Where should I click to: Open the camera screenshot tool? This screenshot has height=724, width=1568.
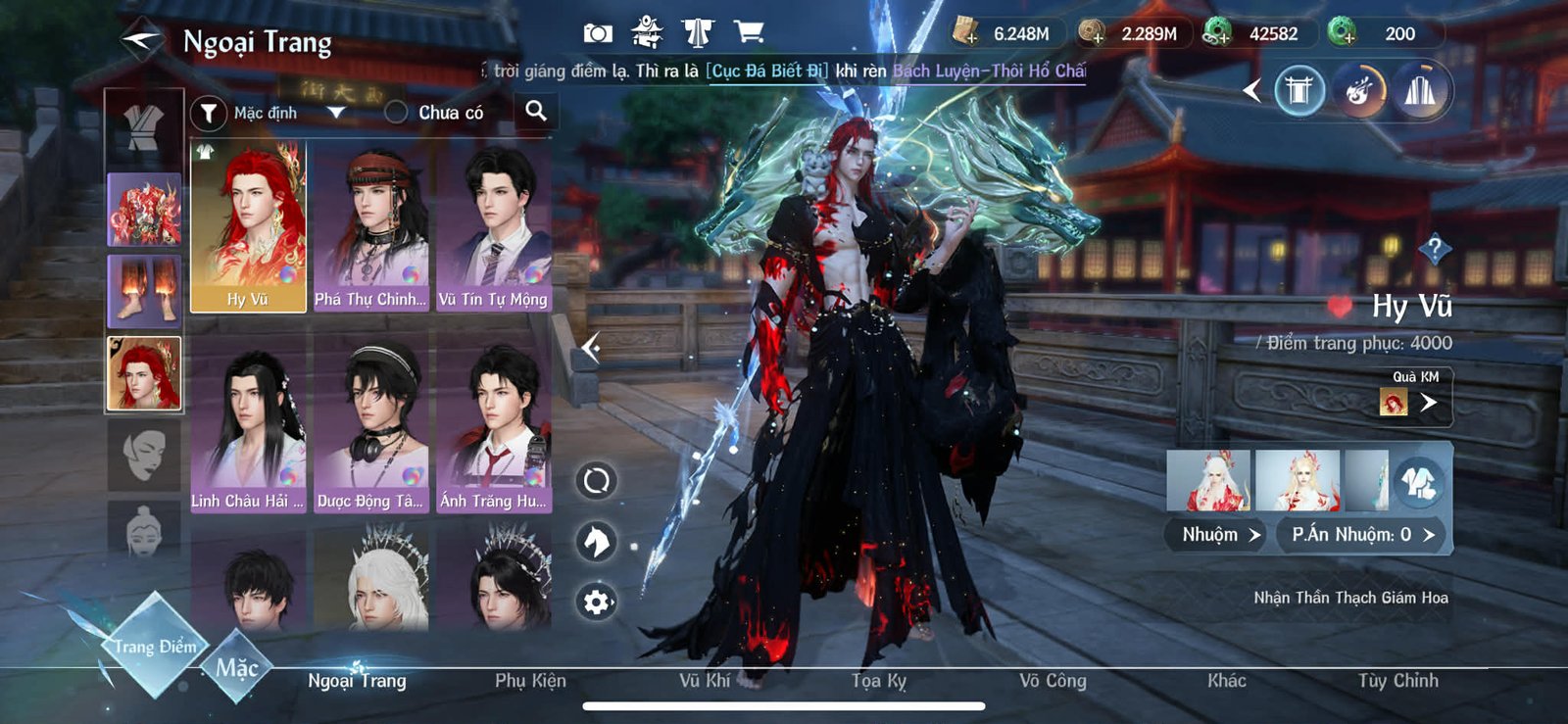coord(596,30)
